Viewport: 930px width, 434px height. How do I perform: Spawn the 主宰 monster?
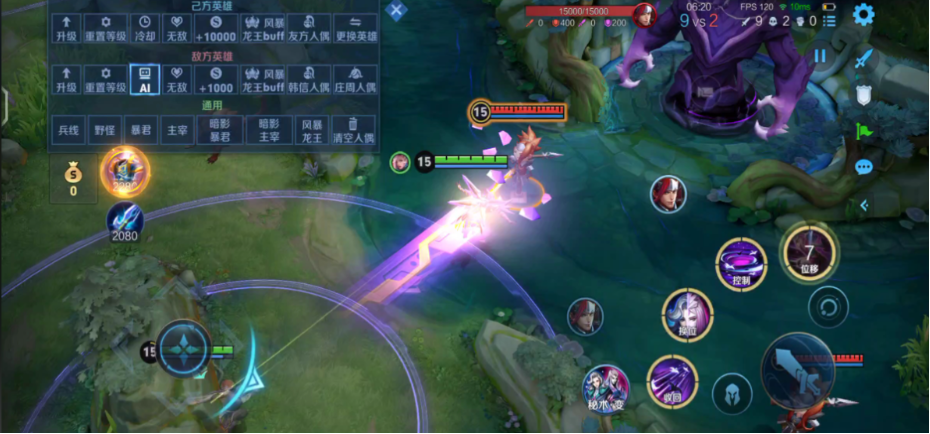[178, 130]
